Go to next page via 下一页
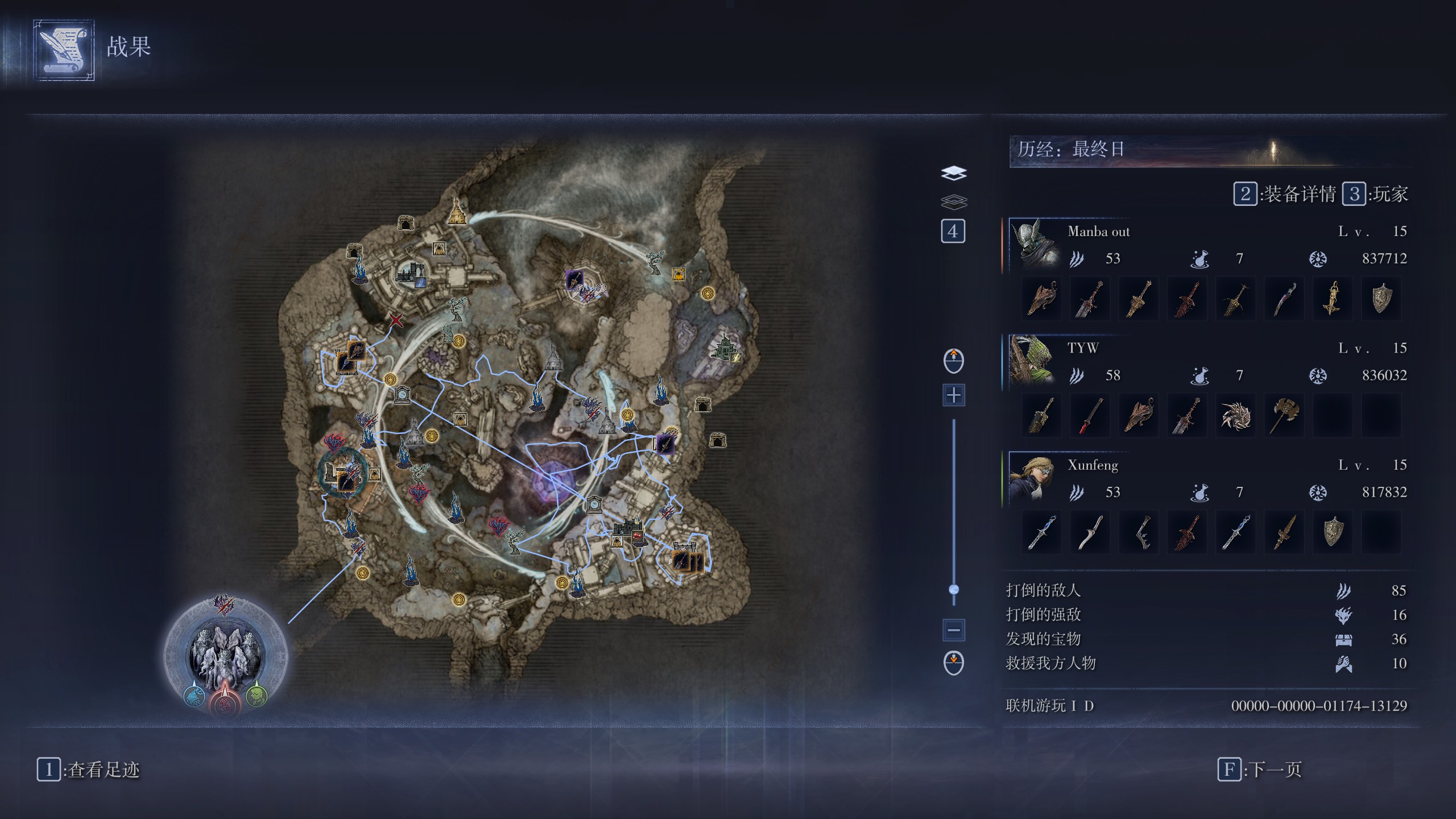The width and height of the screenshot is (1456, 819). 1260,770
